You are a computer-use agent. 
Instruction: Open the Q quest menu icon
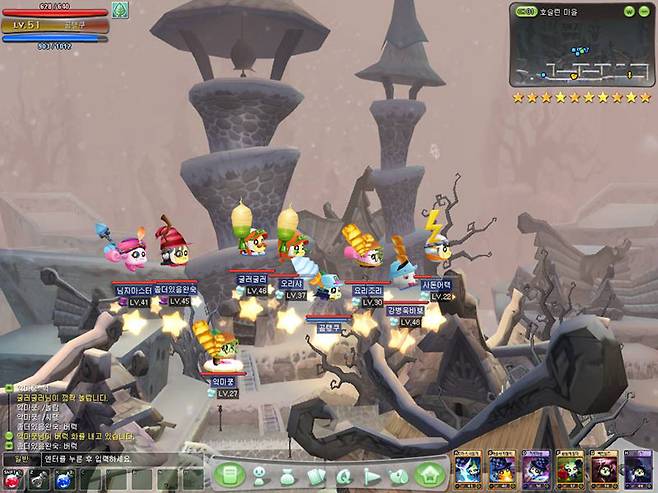344,475
